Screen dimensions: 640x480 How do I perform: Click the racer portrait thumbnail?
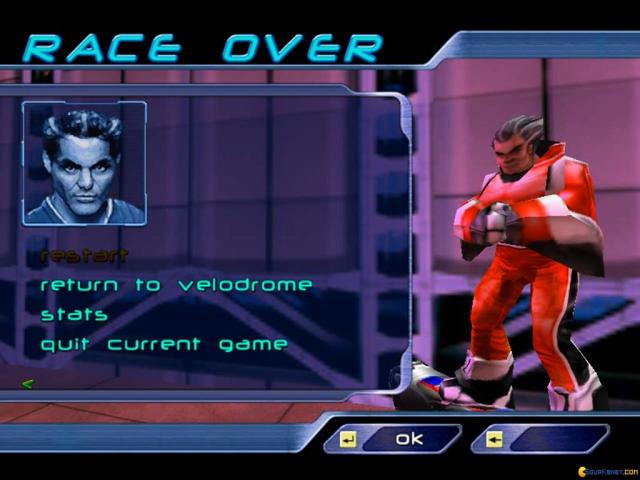(x=85, y=163)
